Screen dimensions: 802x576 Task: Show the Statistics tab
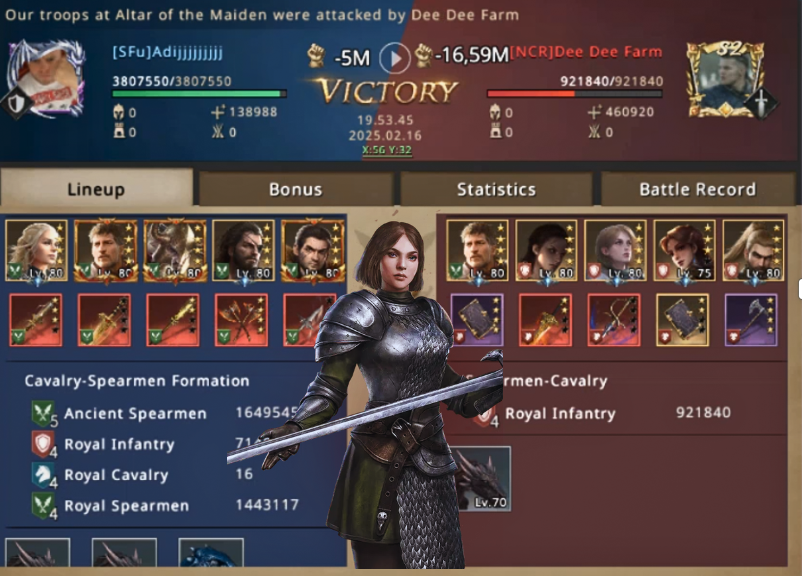pos(496,189)
